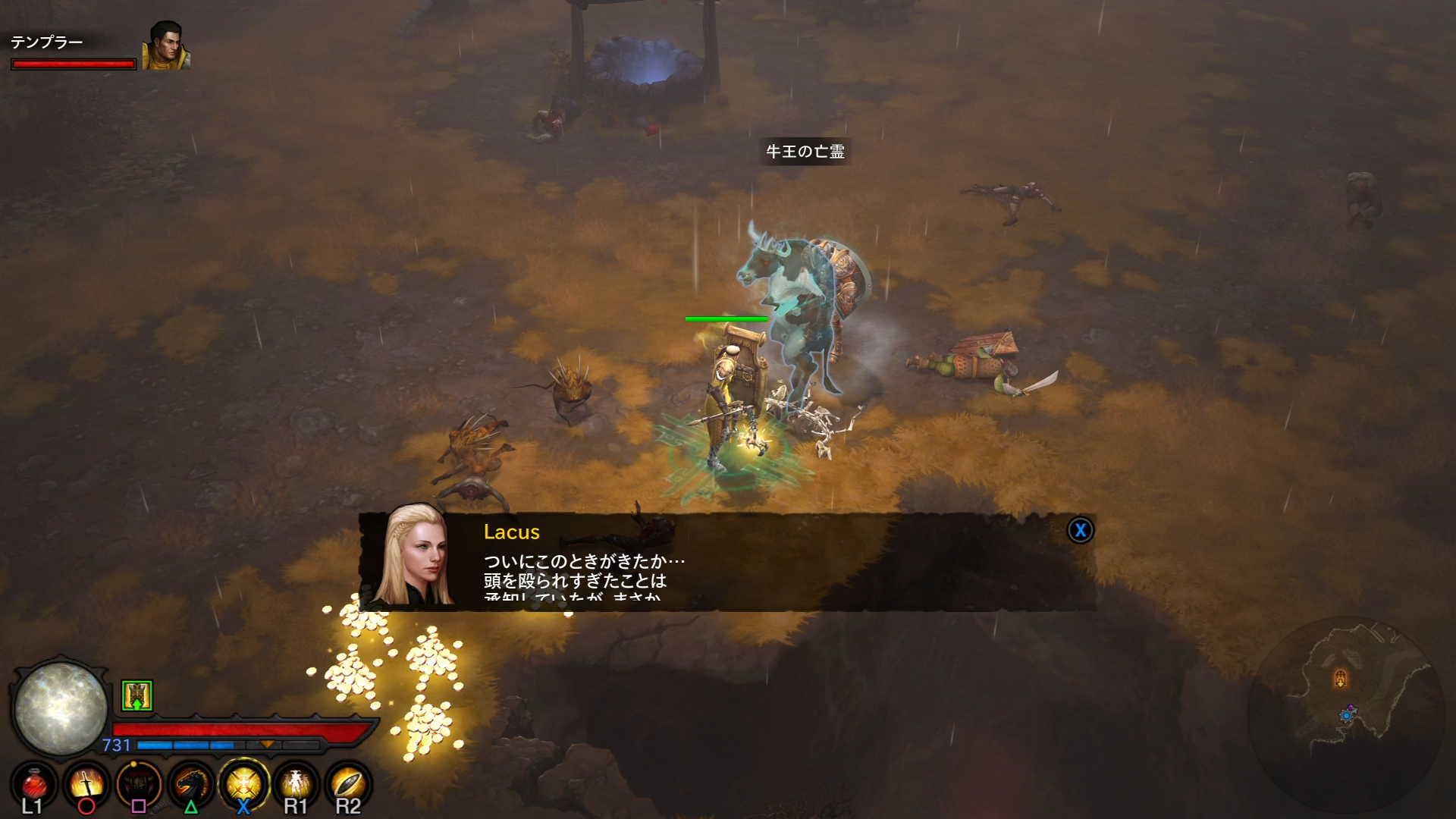Use the red health potion

click(x=33, y=786)
